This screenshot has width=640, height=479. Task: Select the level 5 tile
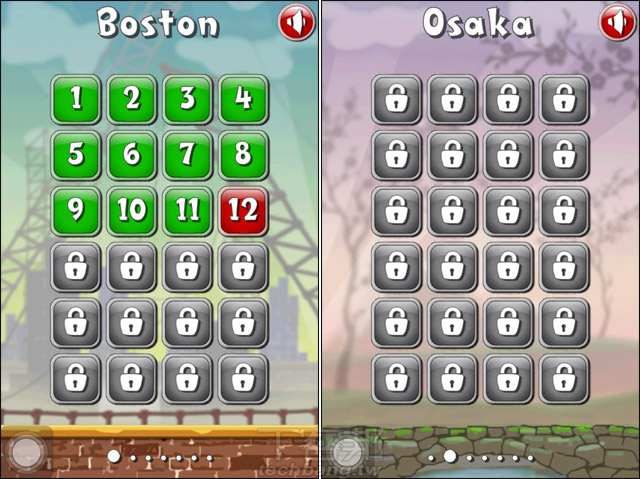click(x=76, y=155)
